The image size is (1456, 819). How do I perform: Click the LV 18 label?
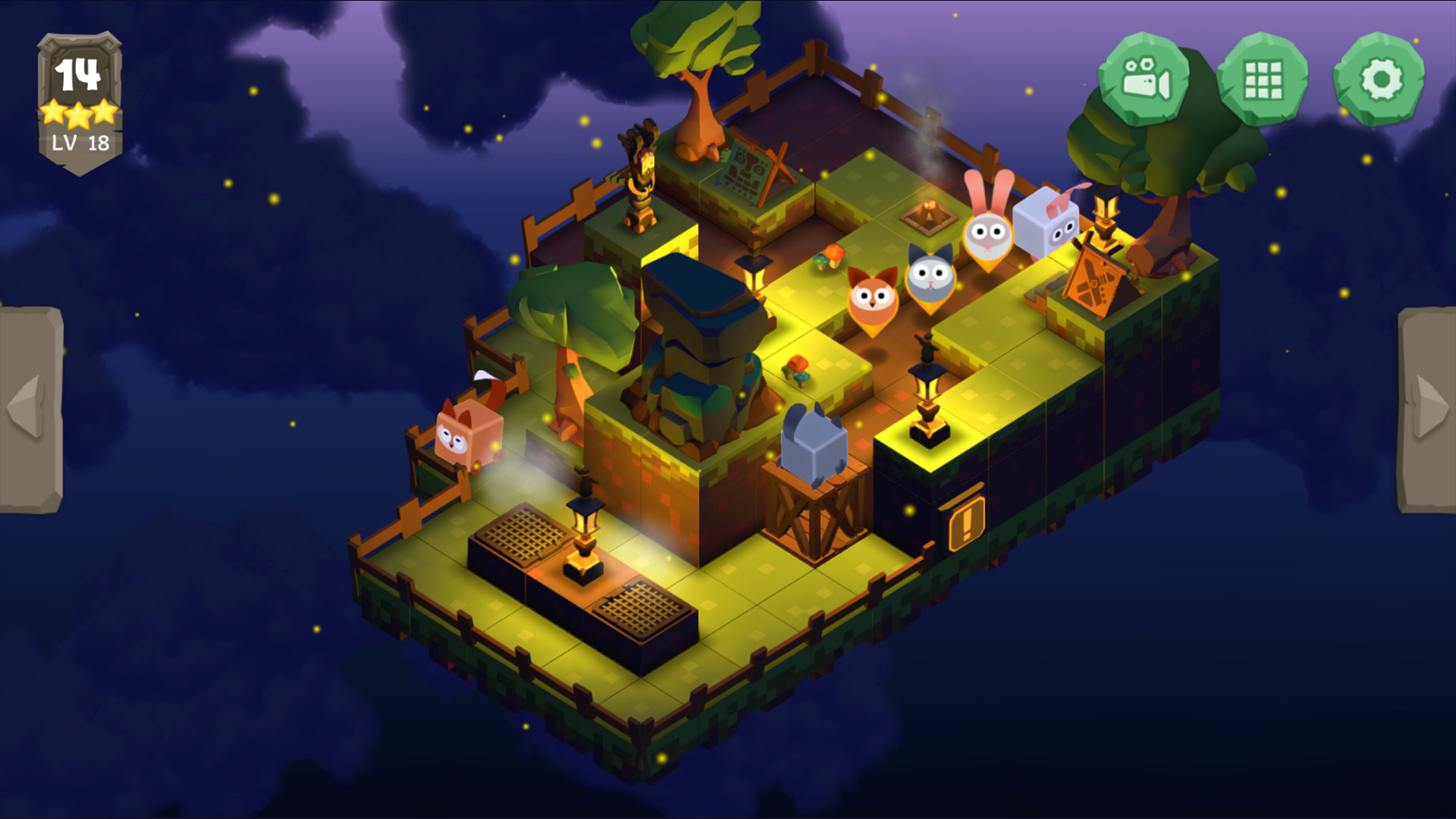click(81, 140)
